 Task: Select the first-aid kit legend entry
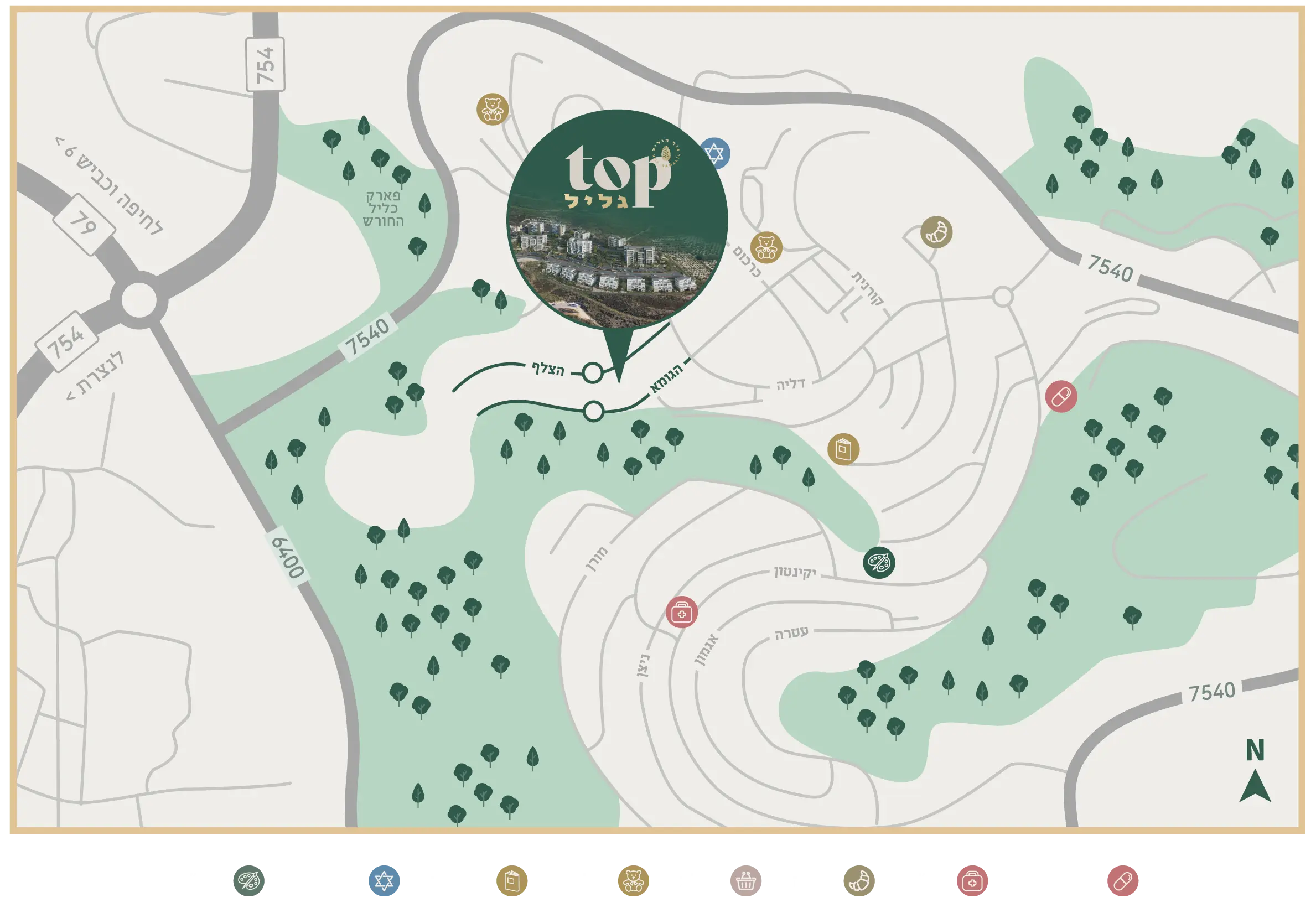pos(972,881)
